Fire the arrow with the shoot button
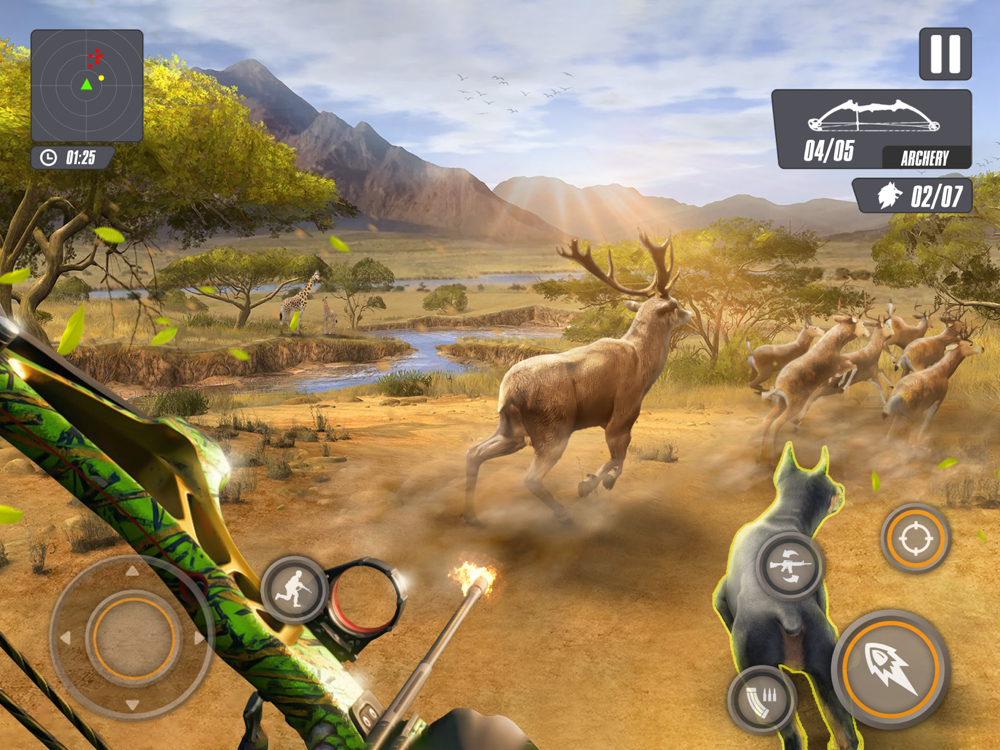1000x750 pixels. pos(890,668)
